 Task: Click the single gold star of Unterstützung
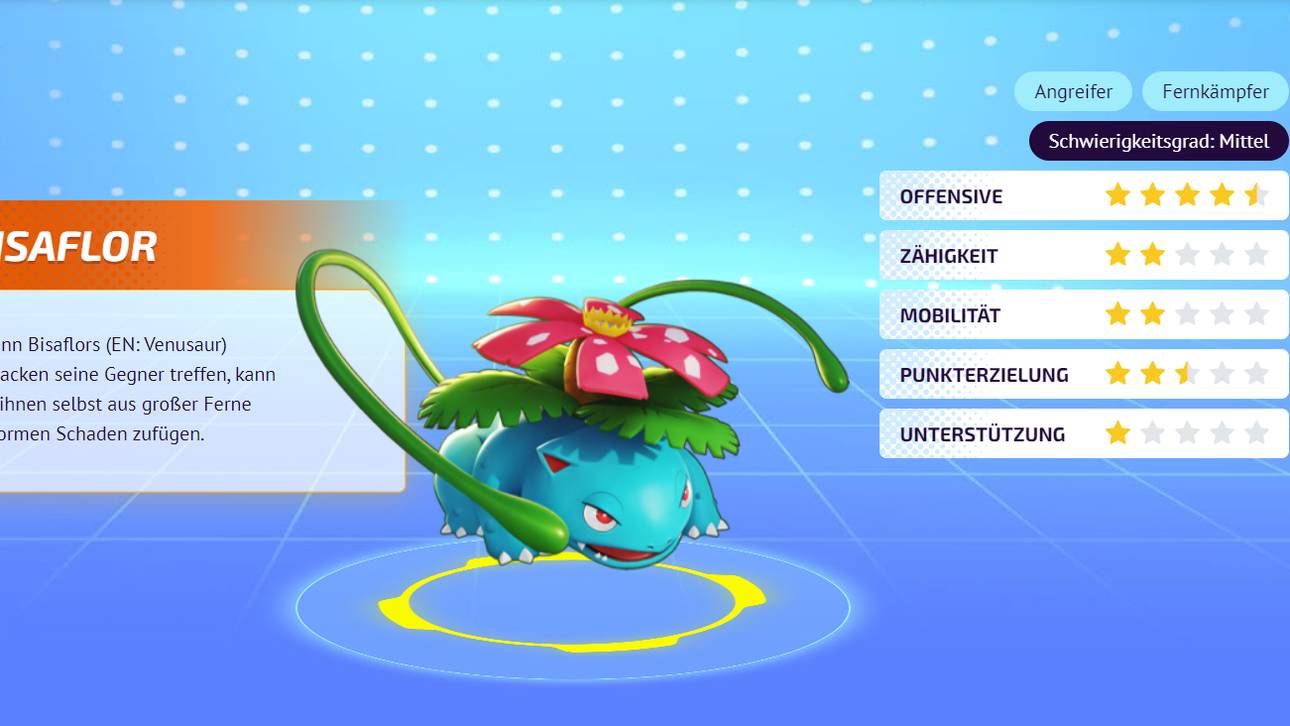tap(1117, 433)
